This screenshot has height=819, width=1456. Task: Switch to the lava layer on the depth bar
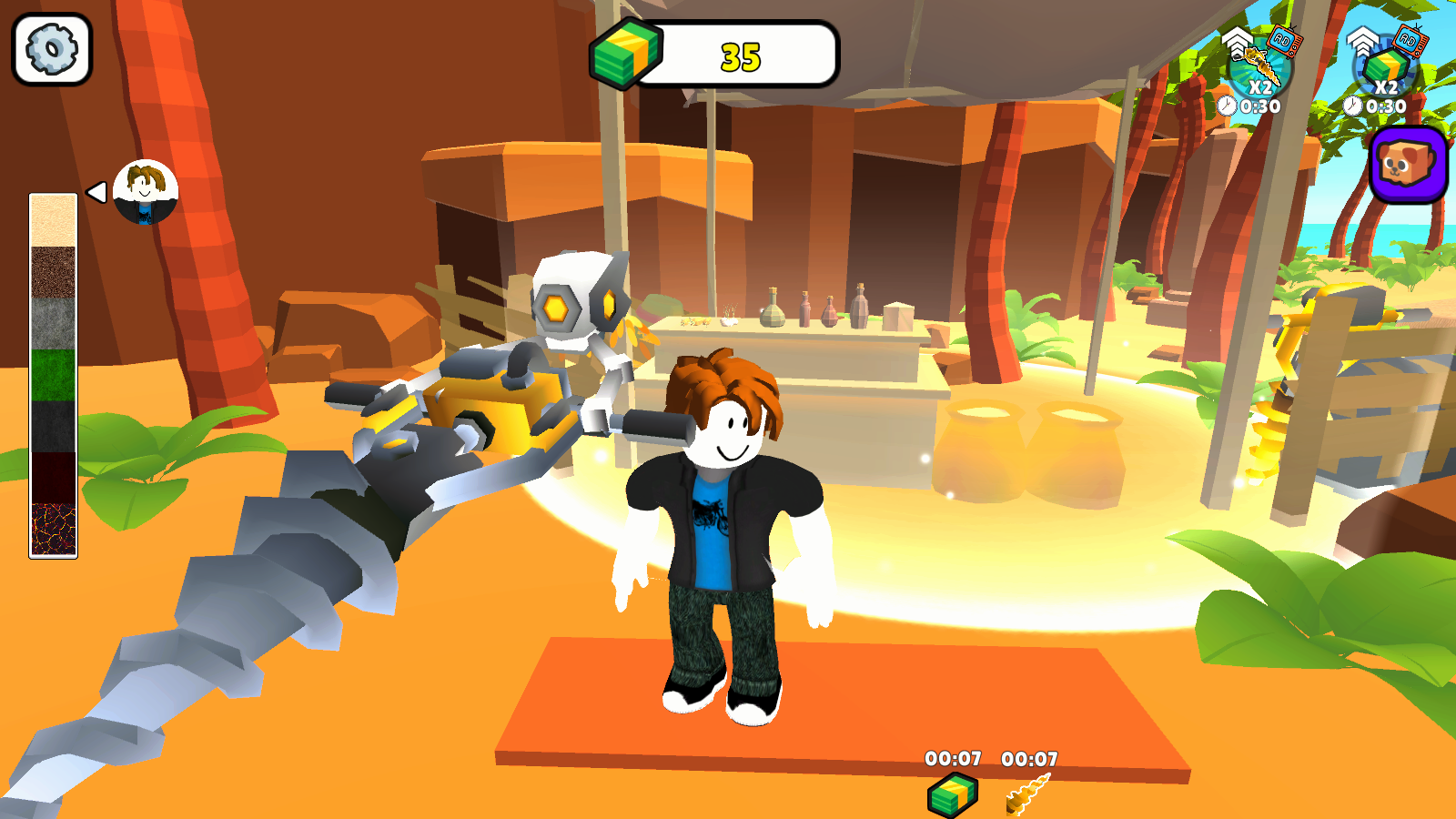click(52, 526)
